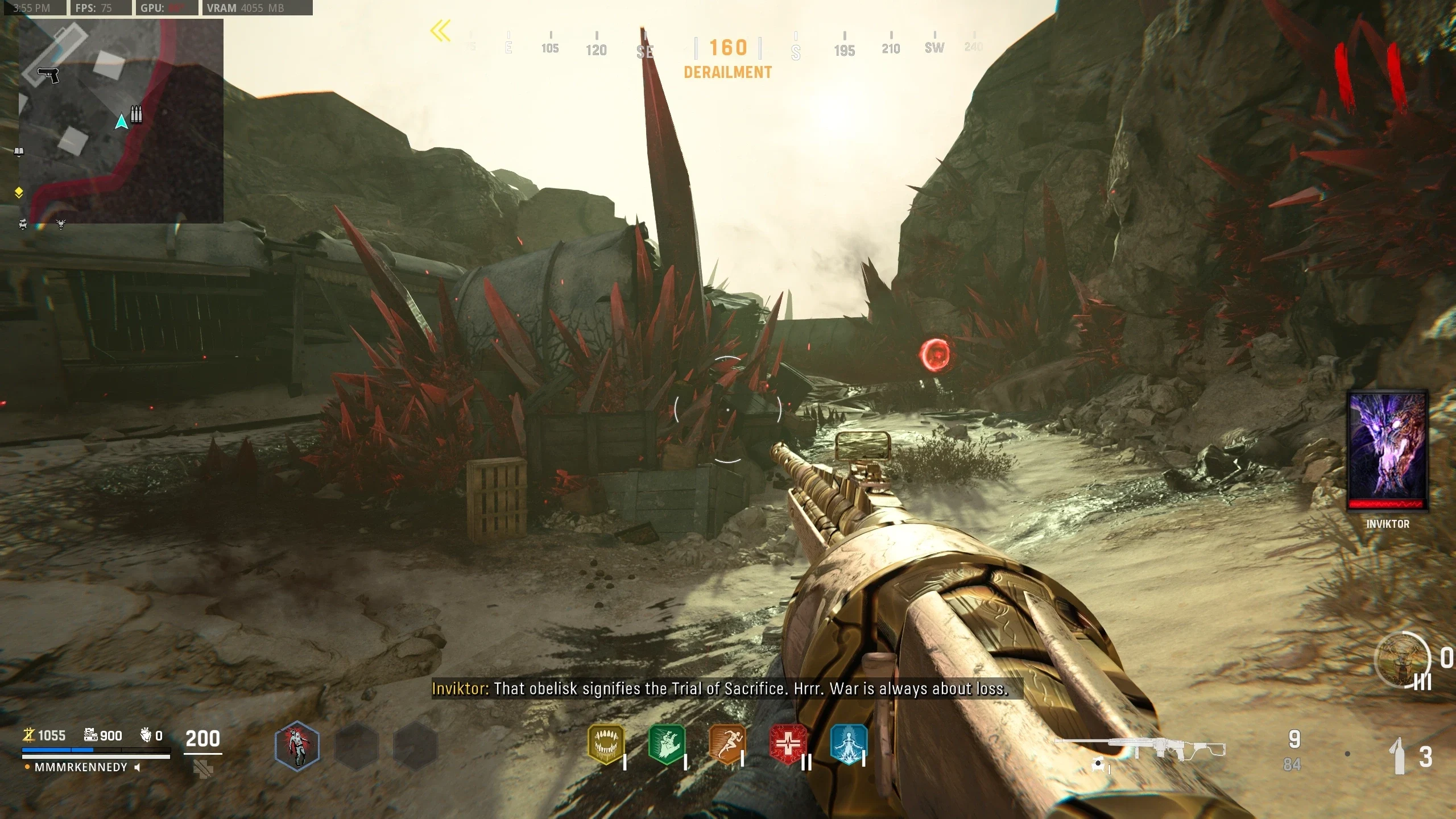1456x819 pixels.
Task: Click the horned skull marker below minimap
Action: pos(61,225)
